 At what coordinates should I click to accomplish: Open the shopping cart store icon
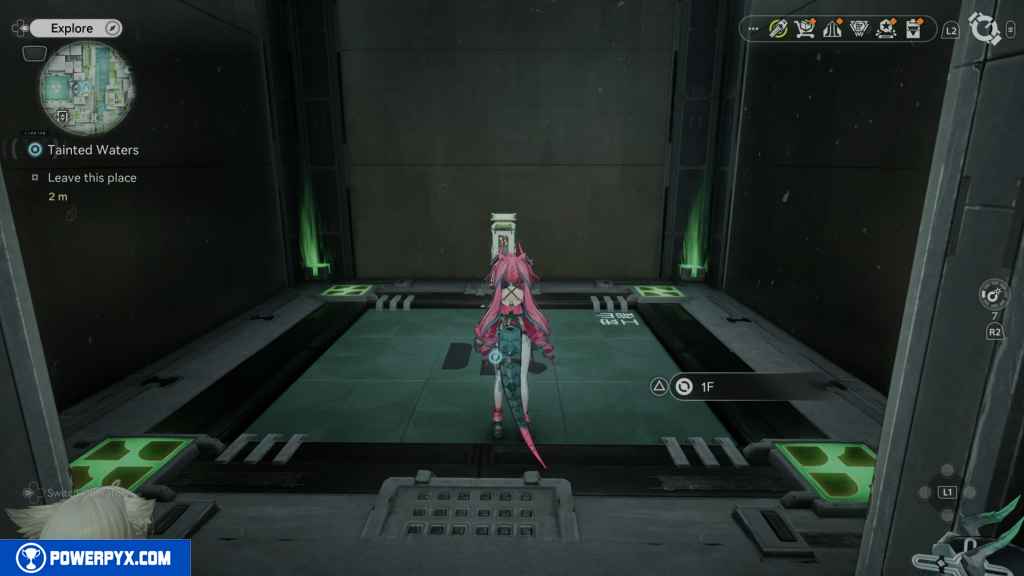tap(805, 29)
